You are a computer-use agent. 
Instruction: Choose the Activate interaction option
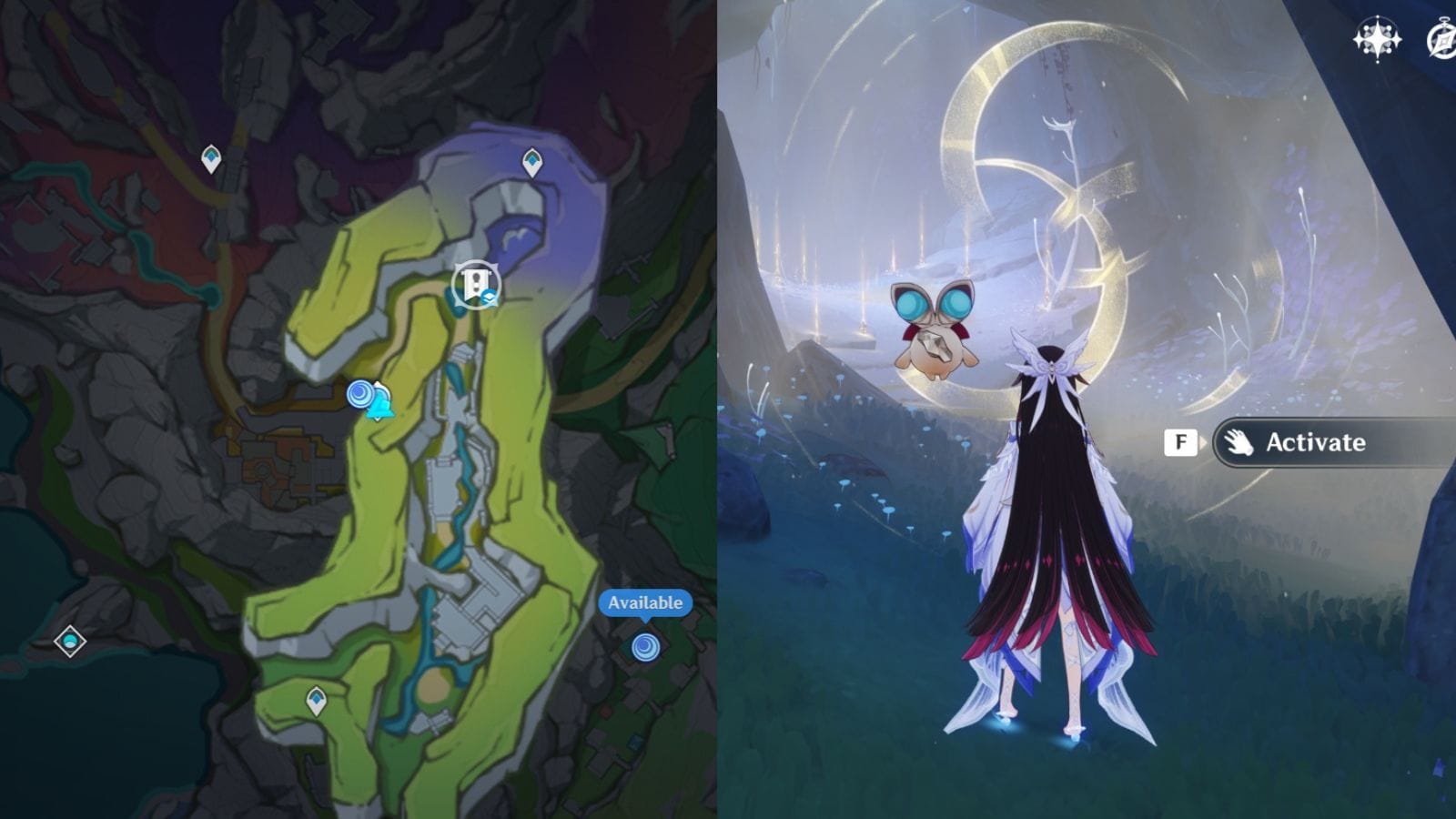coord(1315,442)
